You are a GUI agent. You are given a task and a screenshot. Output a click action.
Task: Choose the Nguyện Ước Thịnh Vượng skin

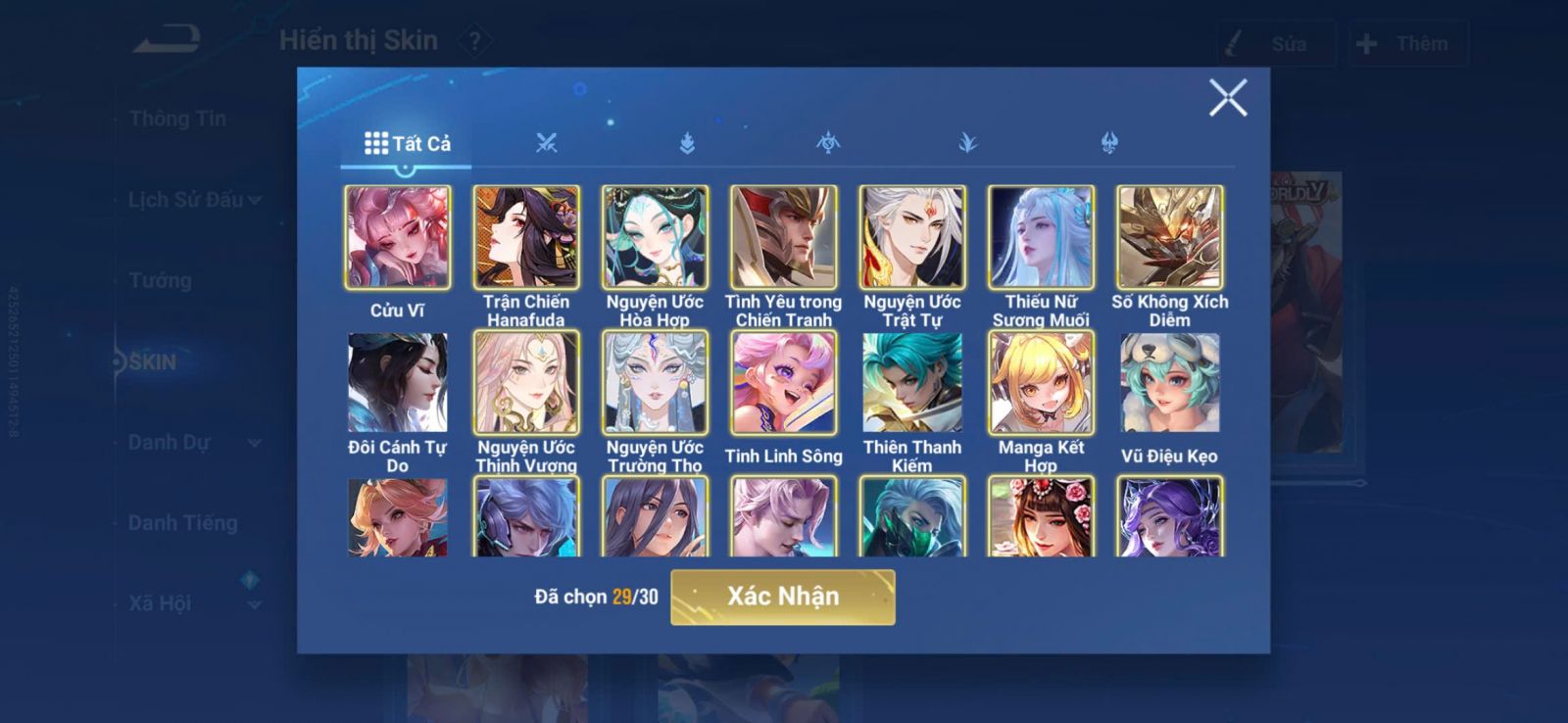coord(526,383)
